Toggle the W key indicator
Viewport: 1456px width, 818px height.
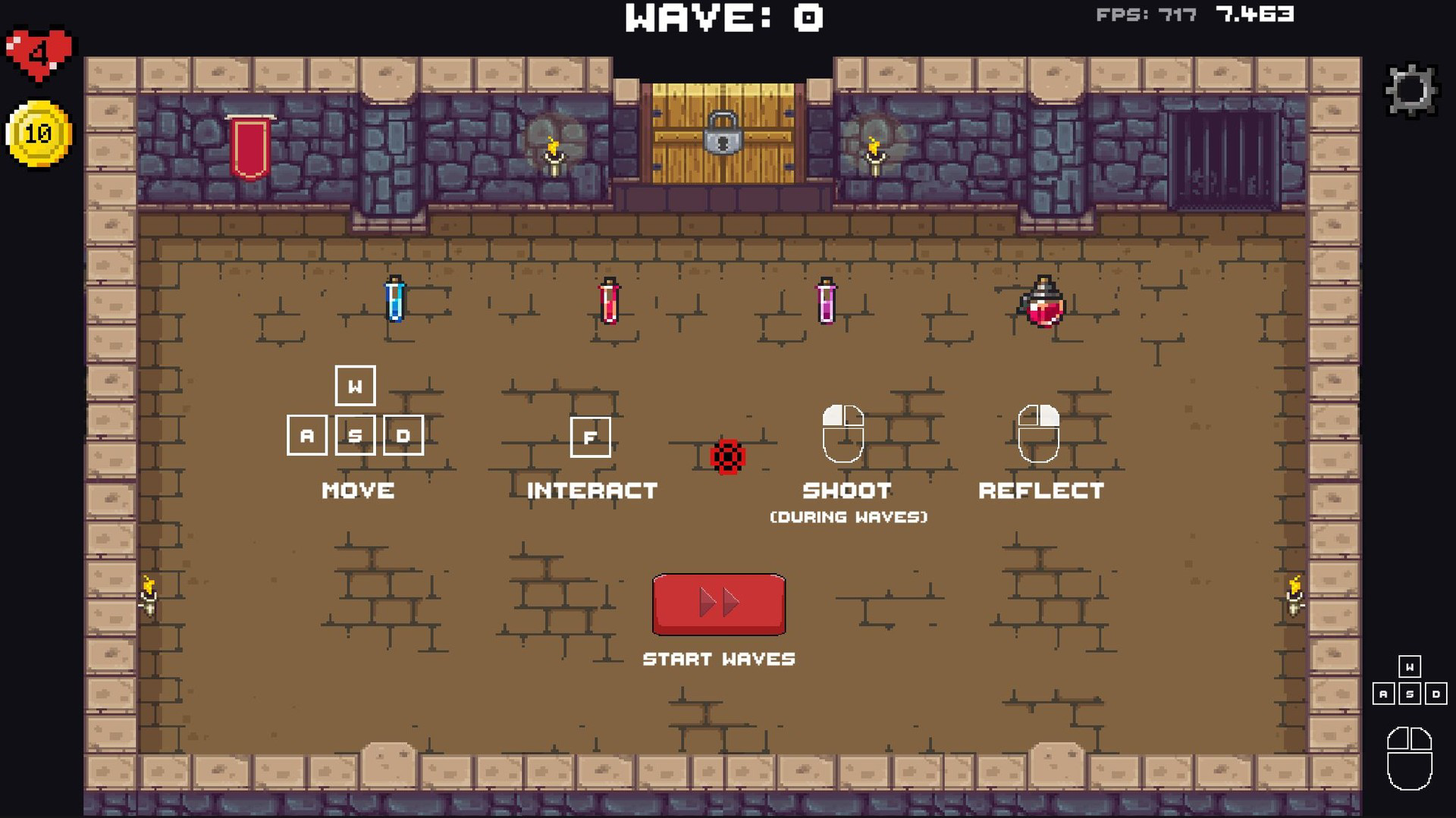coord(353,387)
